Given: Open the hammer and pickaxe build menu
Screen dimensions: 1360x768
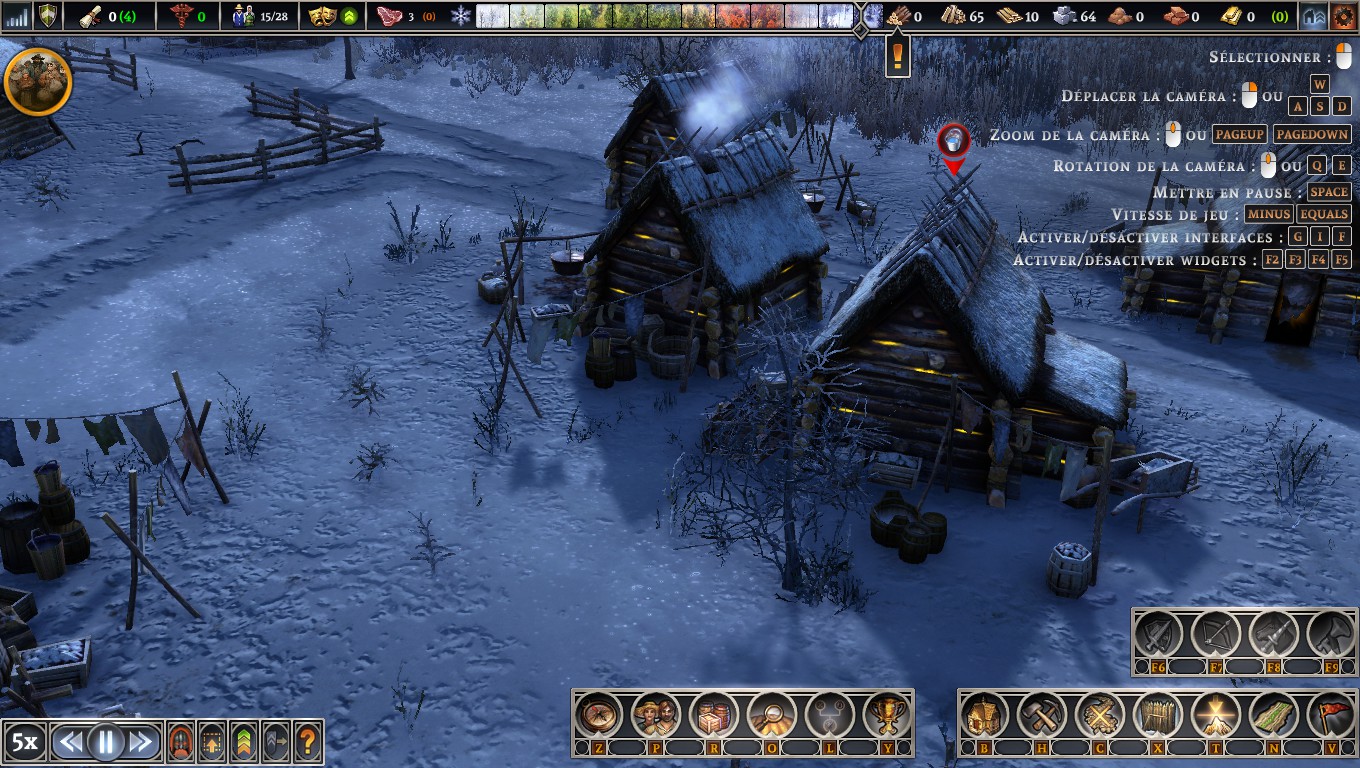Looking at the screenshot, I should 1042,715.
